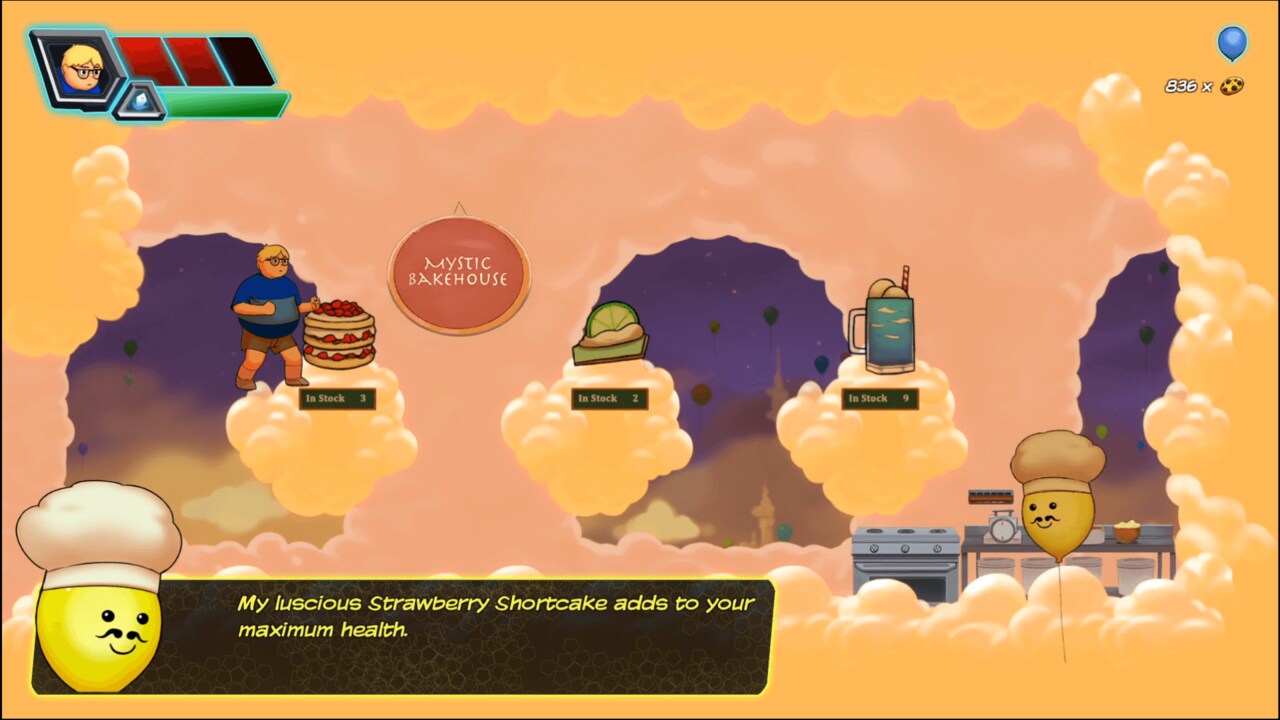
Task: Click the In Stock 3 label
Action: pos(337,398)
